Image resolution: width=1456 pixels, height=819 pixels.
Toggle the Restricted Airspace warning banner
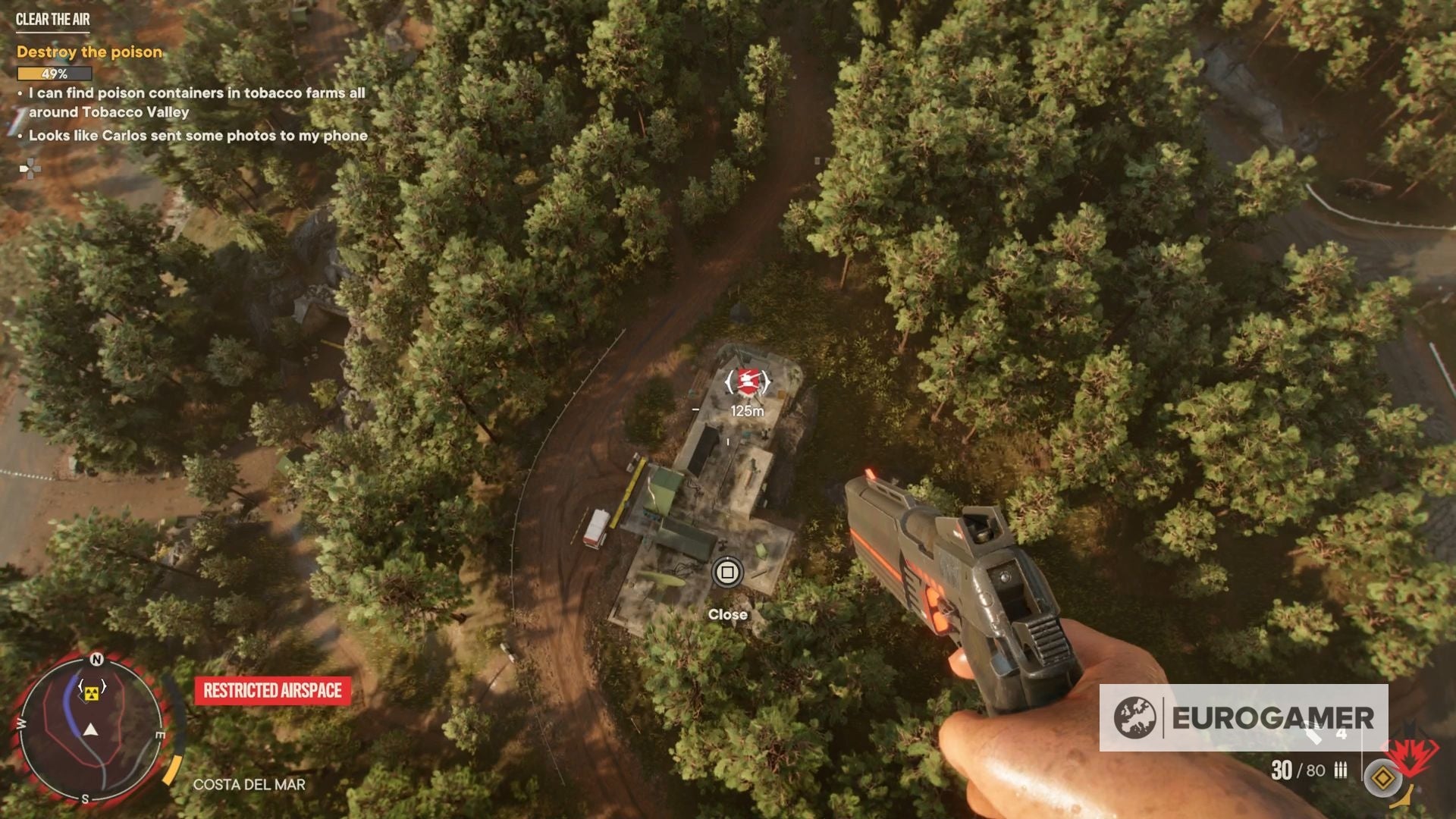271,691
